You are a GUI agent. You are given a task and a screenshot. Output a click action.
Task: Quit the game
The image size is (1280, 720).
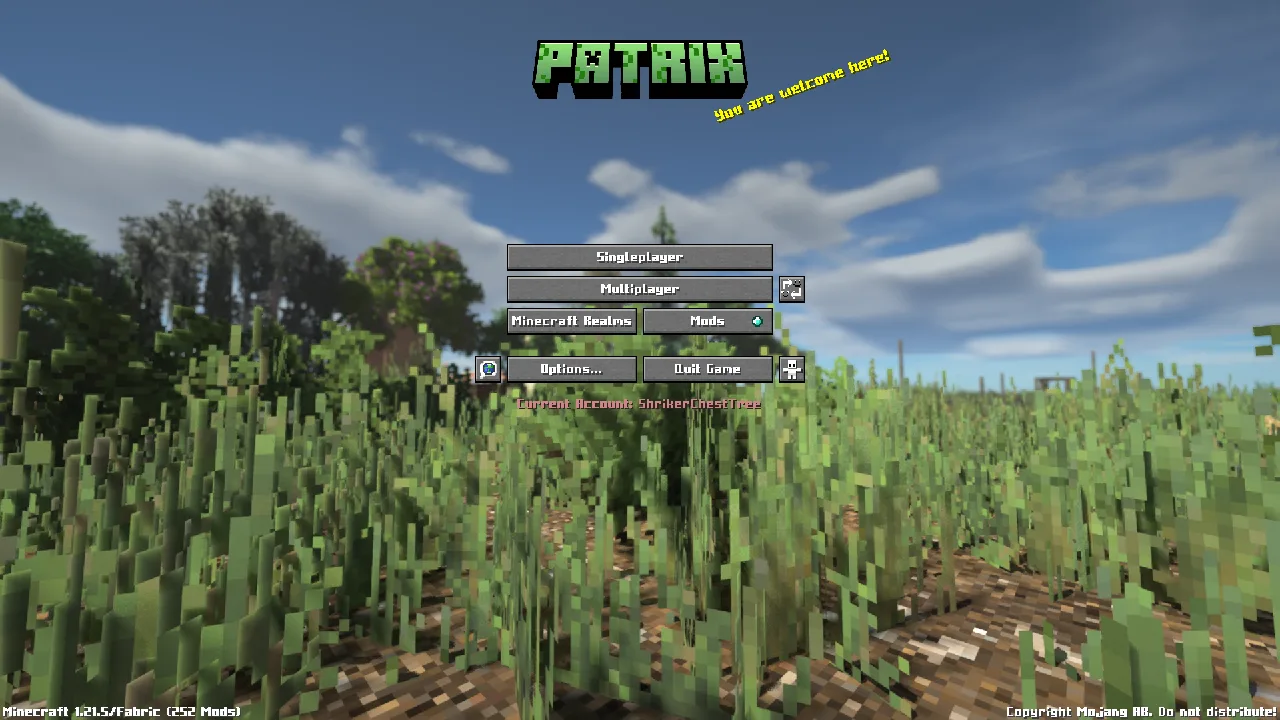708,369
